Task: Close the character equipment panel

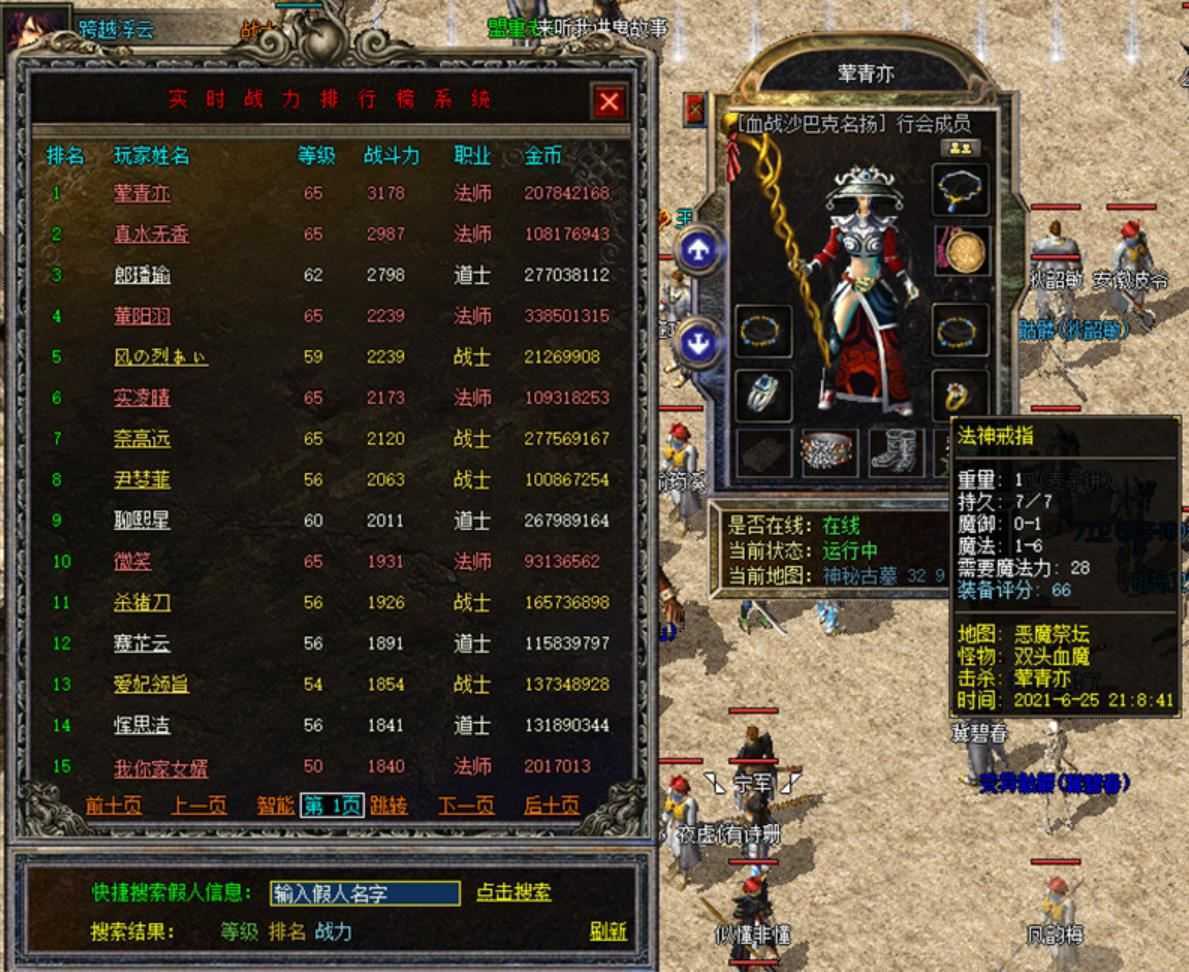Action: [x=694, y=109]
